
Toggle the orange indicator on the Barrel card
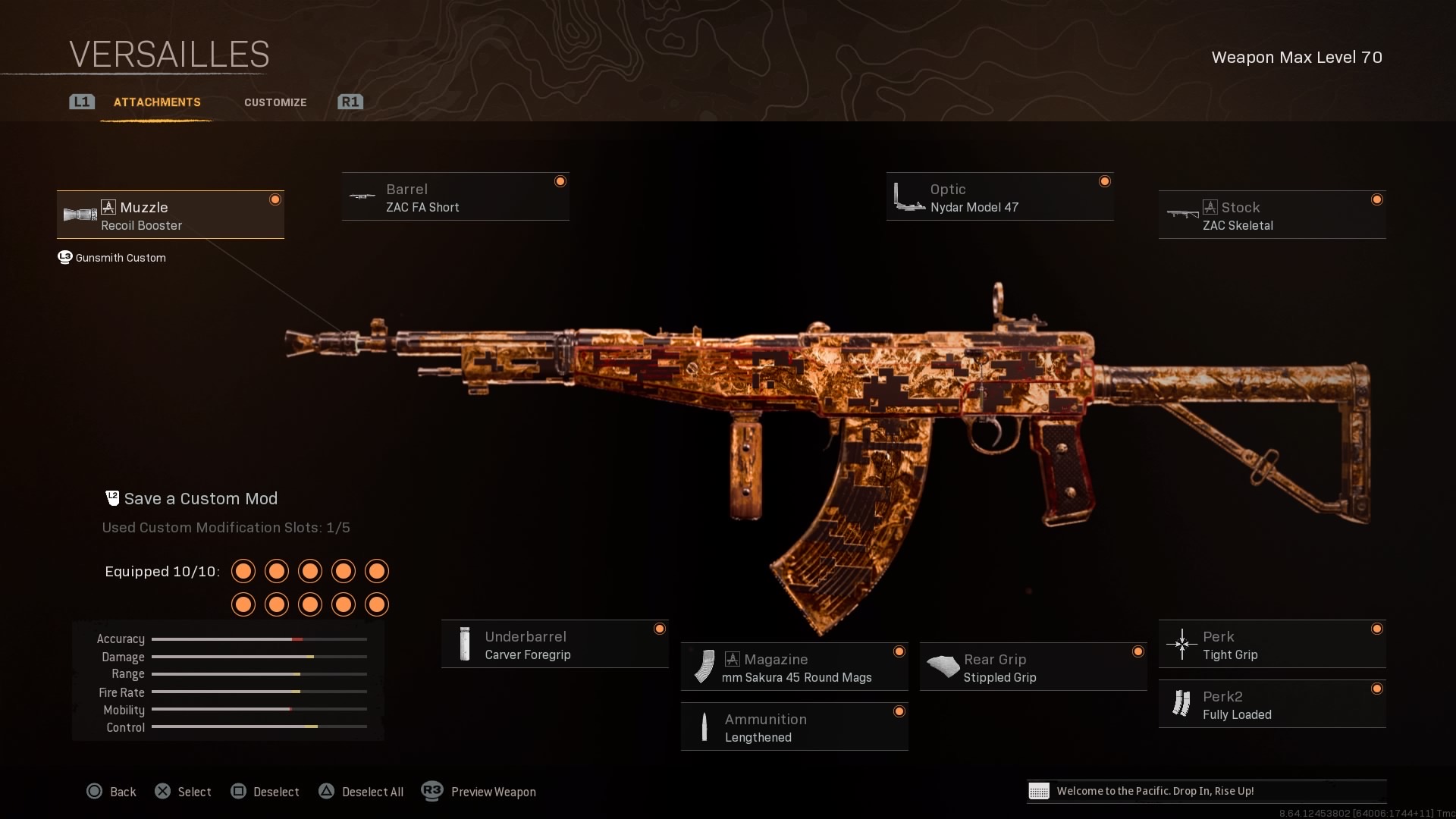(x=561, y=181)
